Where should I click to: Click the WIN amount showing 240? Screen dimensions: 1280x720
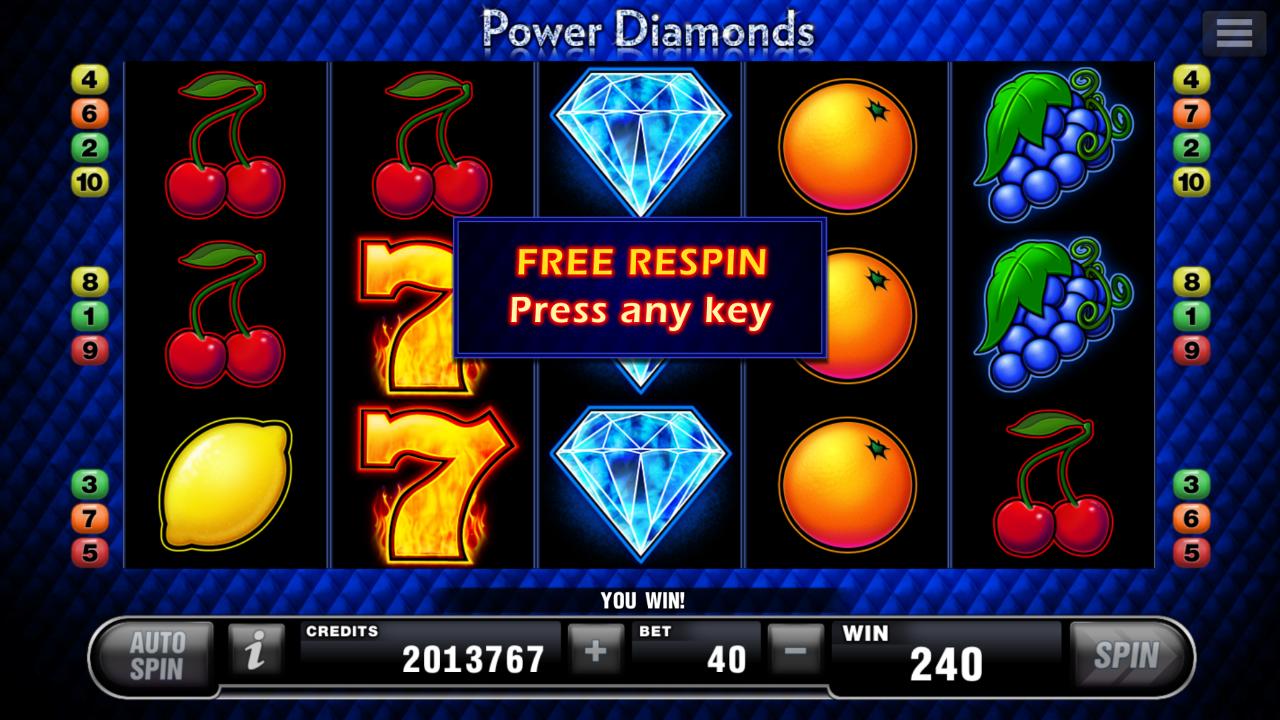948,659
